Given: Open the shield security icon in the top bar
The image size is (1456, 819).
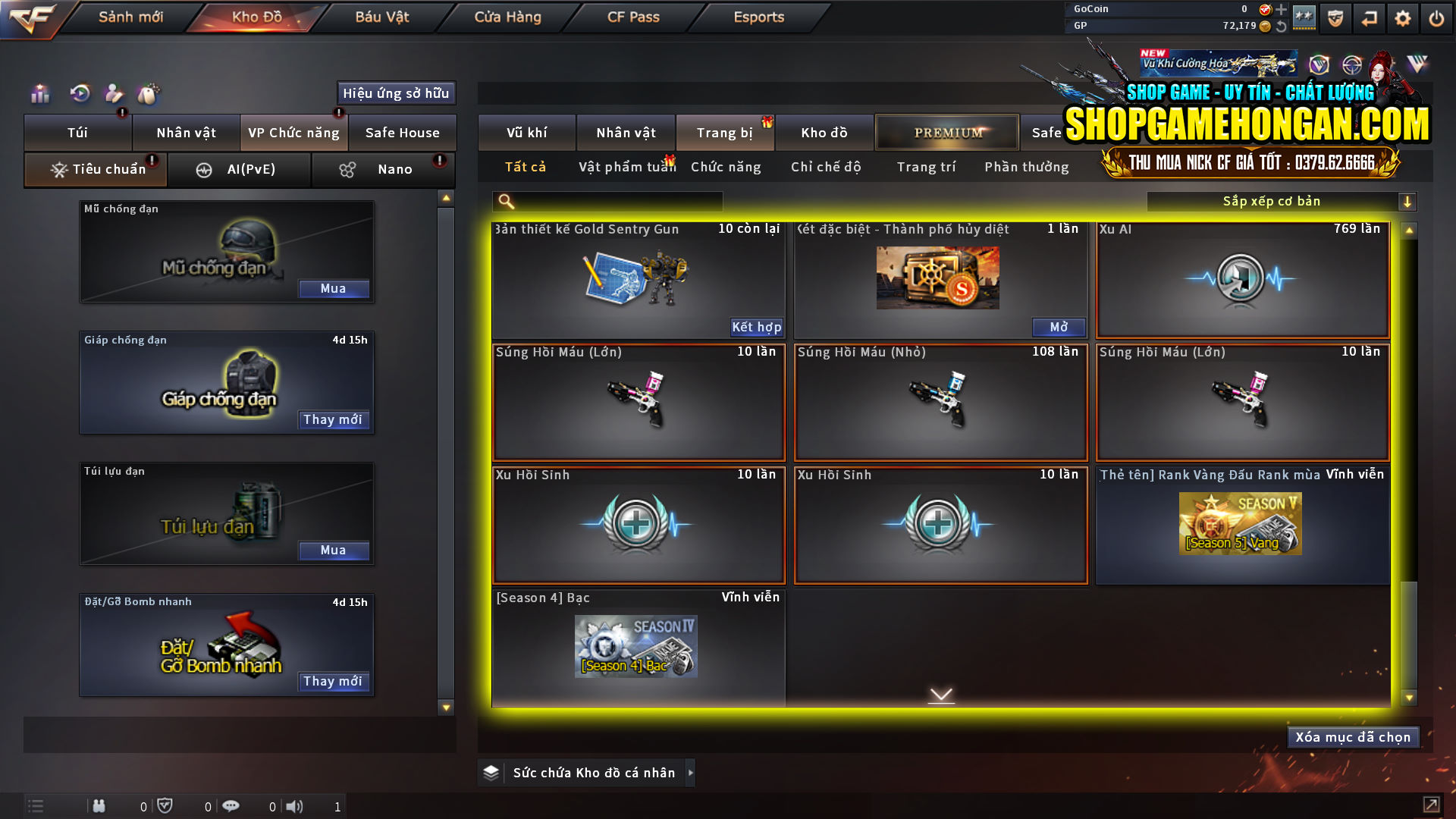Looking at the screenshot, I should click(x=1335, y=17).
